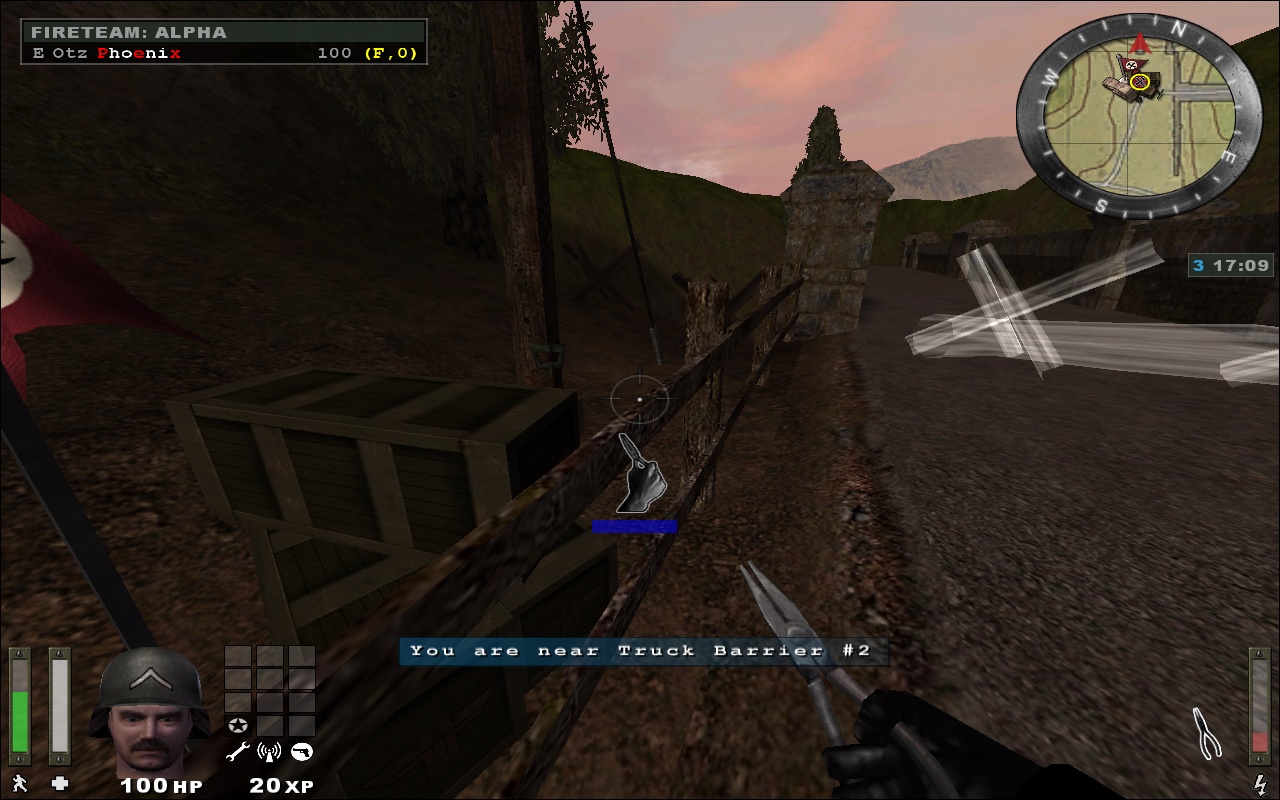
Task: Click the star medal slot in the grid
Action: tap(238, 725)
